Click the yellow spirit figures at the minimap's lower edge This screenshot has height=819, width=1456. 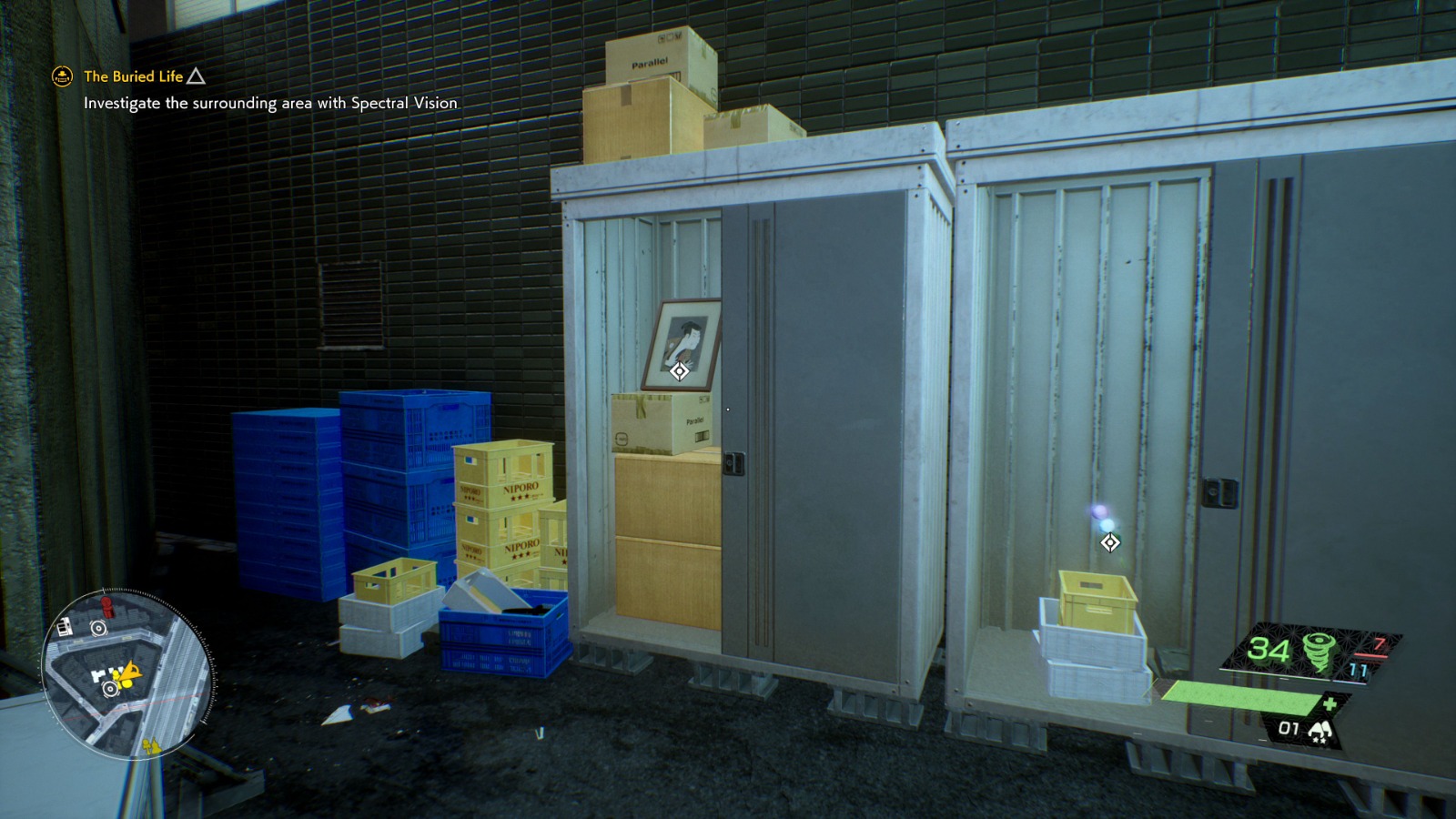coord(153,745)
